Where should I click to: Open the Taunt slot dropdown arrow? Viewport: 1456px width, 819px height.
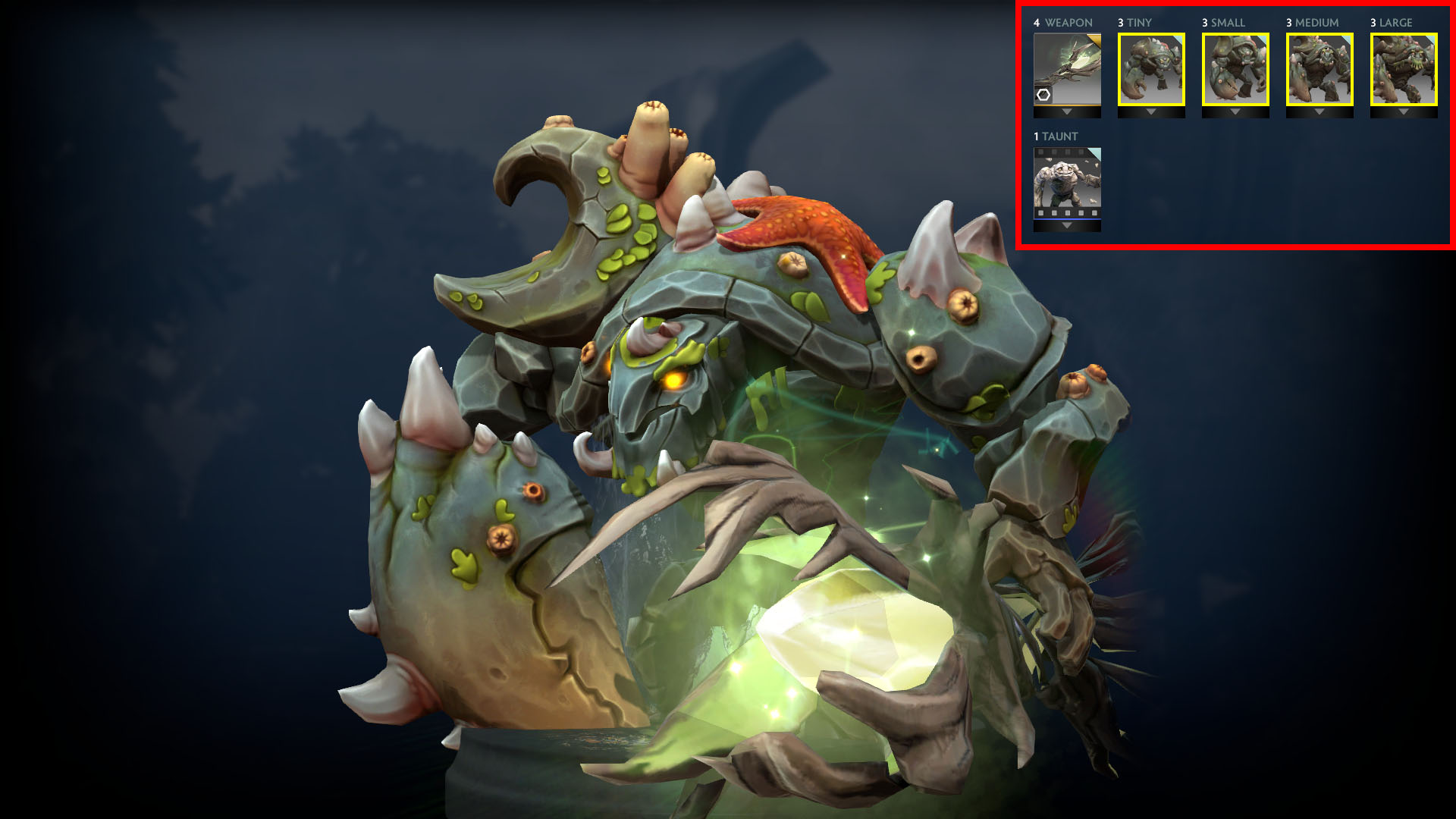pos(1067,226)
